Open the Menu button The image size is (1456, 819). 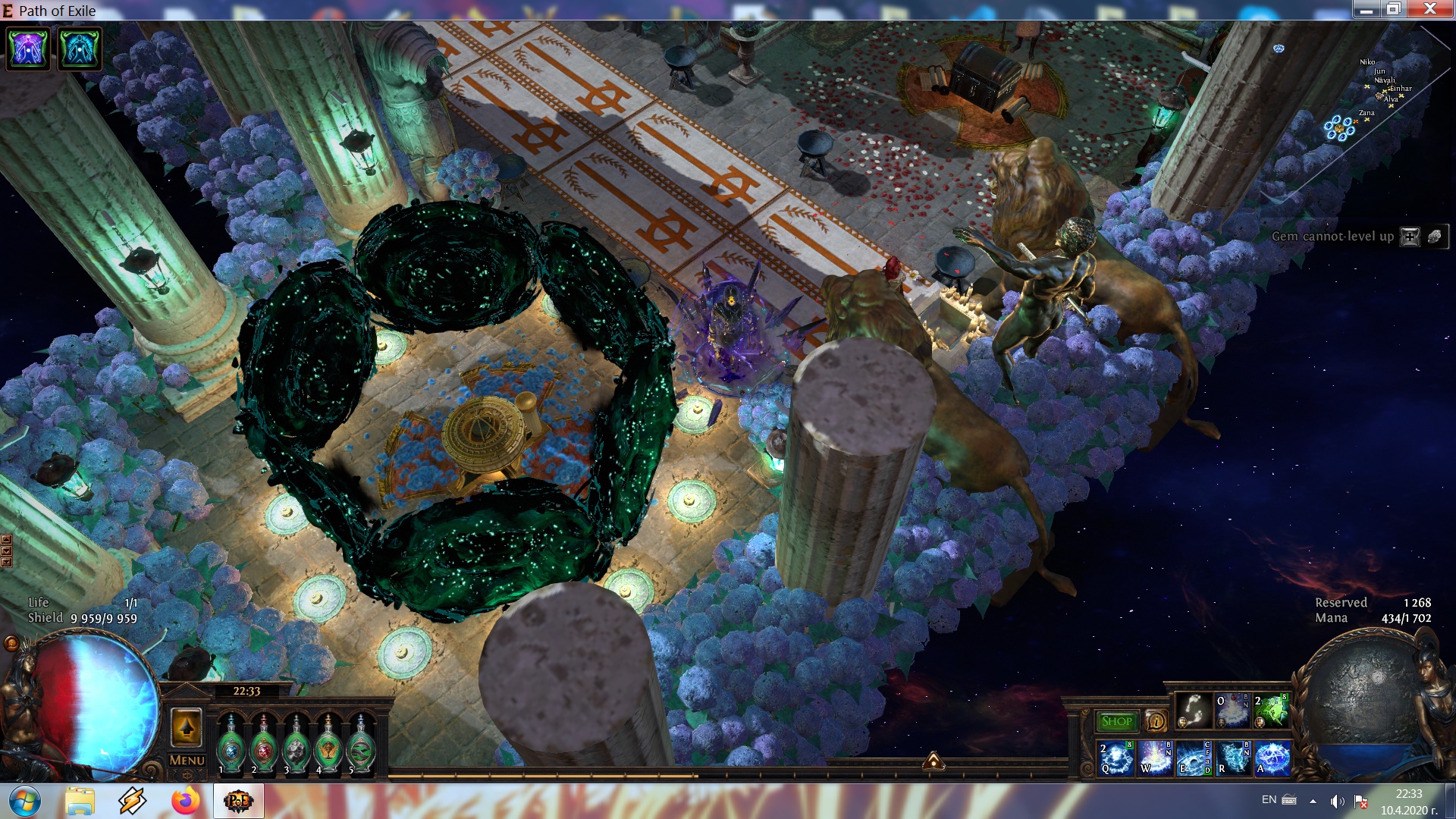[x=187, y=760]
